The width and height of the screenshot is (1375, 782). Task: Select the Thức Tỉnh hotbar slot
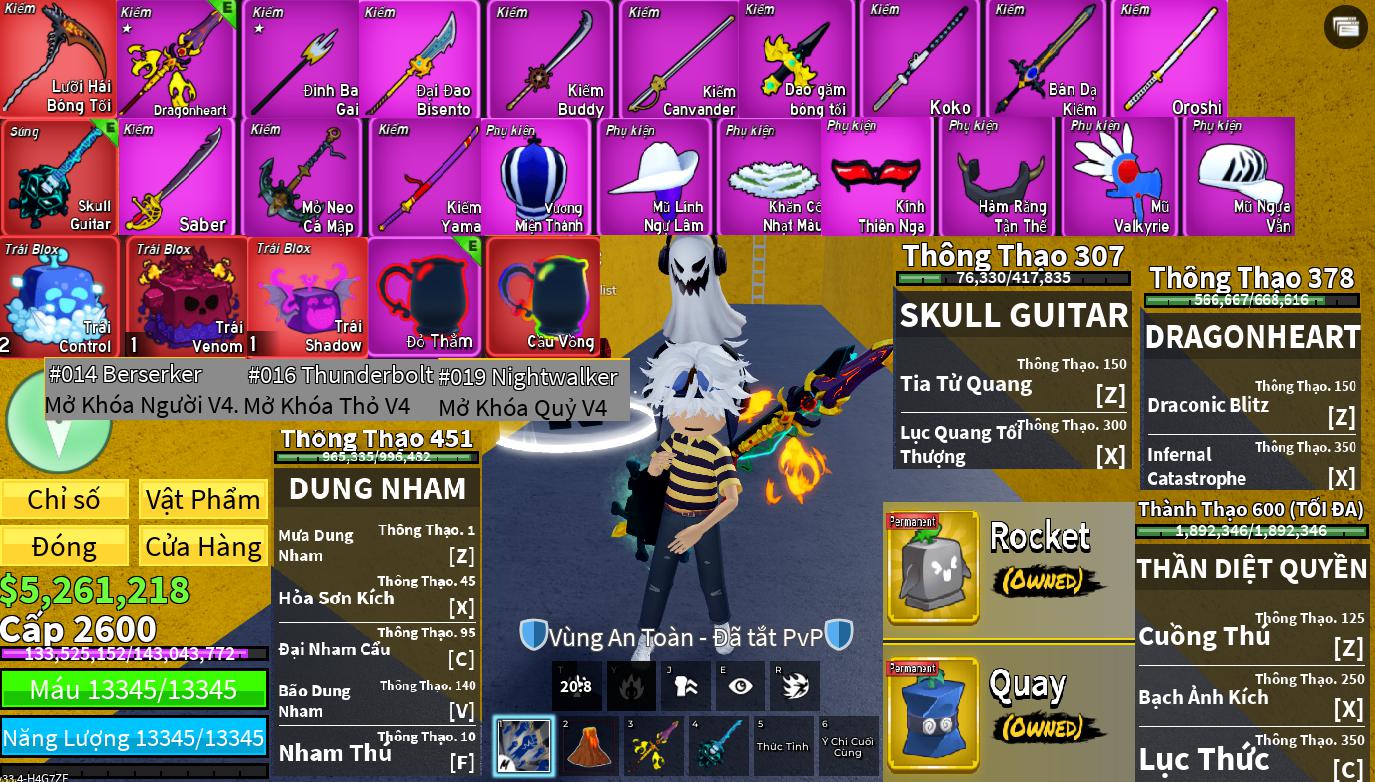click(x=783, y=746)
